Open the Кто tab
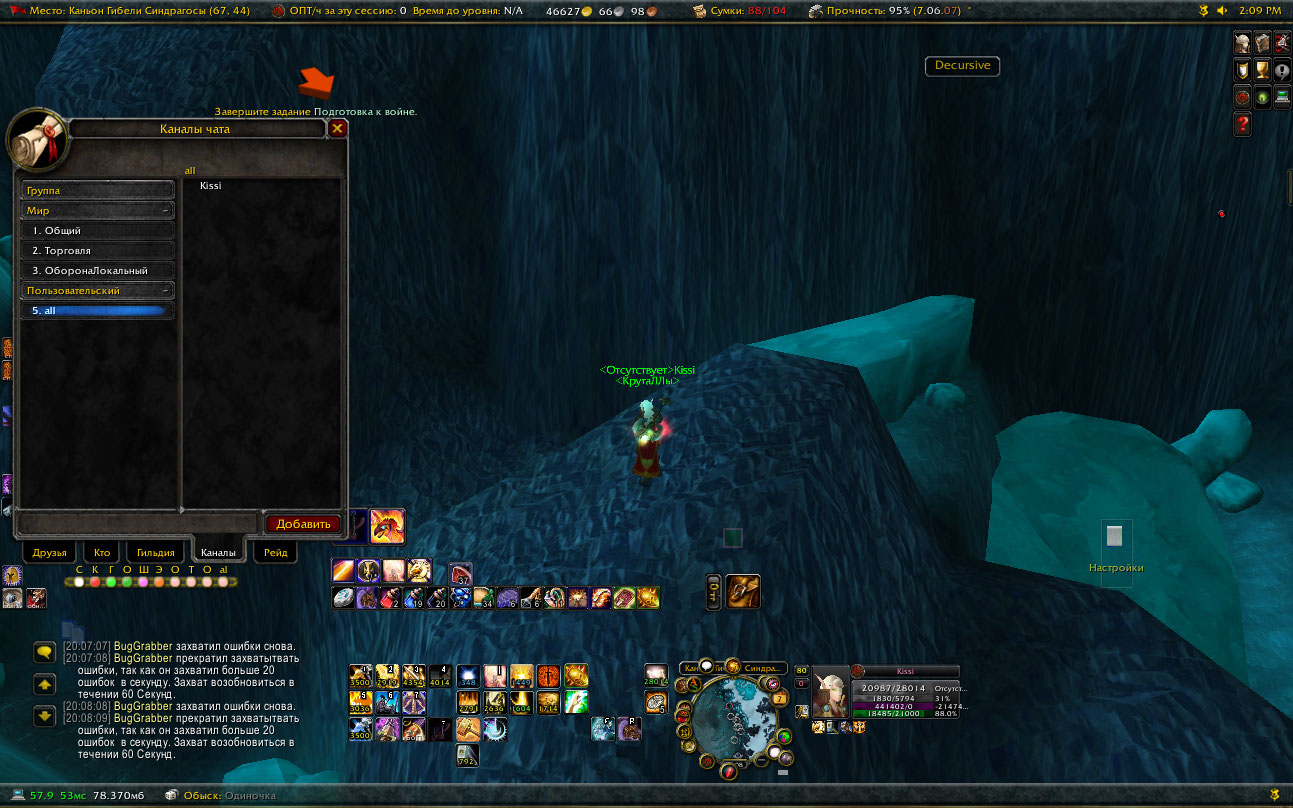The image size is (1293, 808). pyautogui.click(x=102, y=552)
